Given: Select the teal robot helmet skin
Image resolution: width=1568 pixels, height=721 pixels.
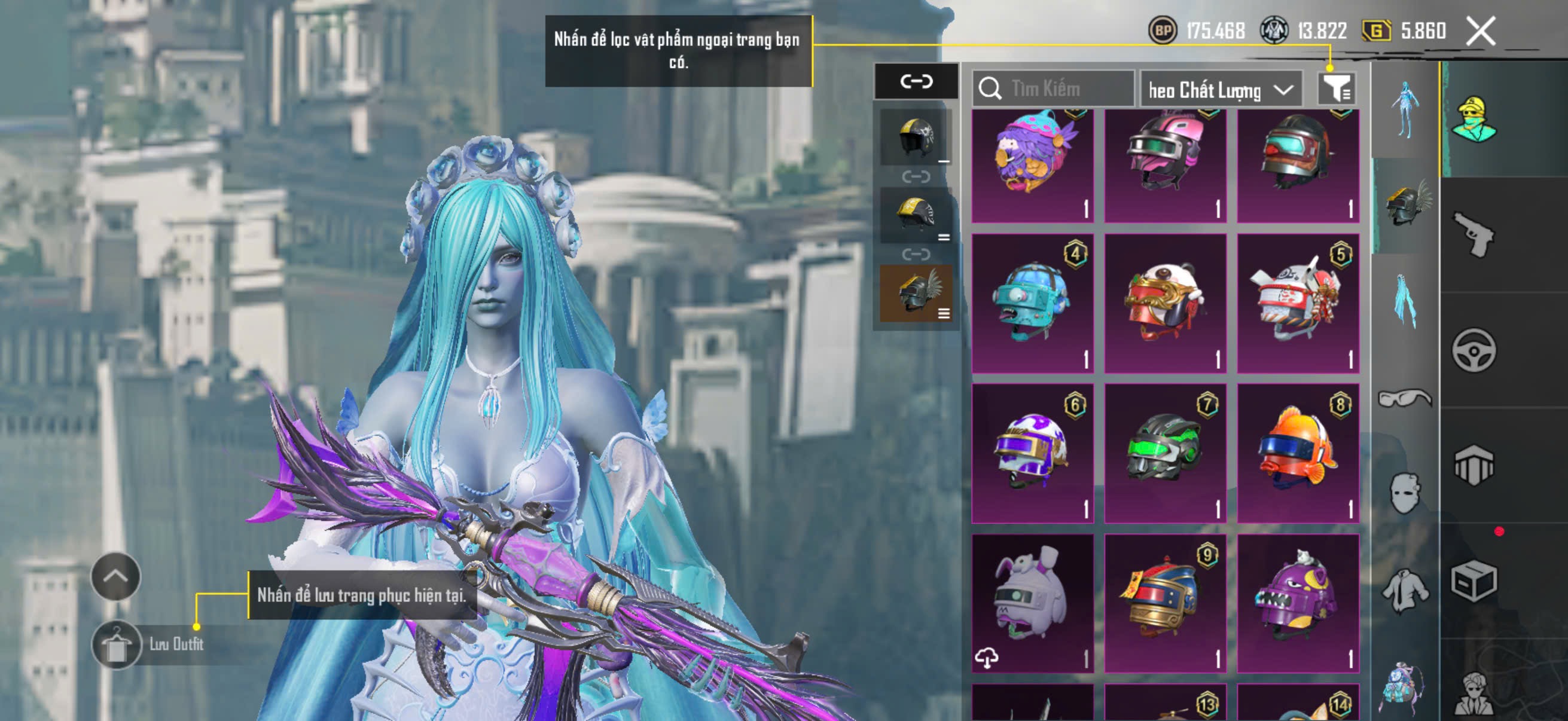Looking at the screenshot, I should tap(1032, 303).
